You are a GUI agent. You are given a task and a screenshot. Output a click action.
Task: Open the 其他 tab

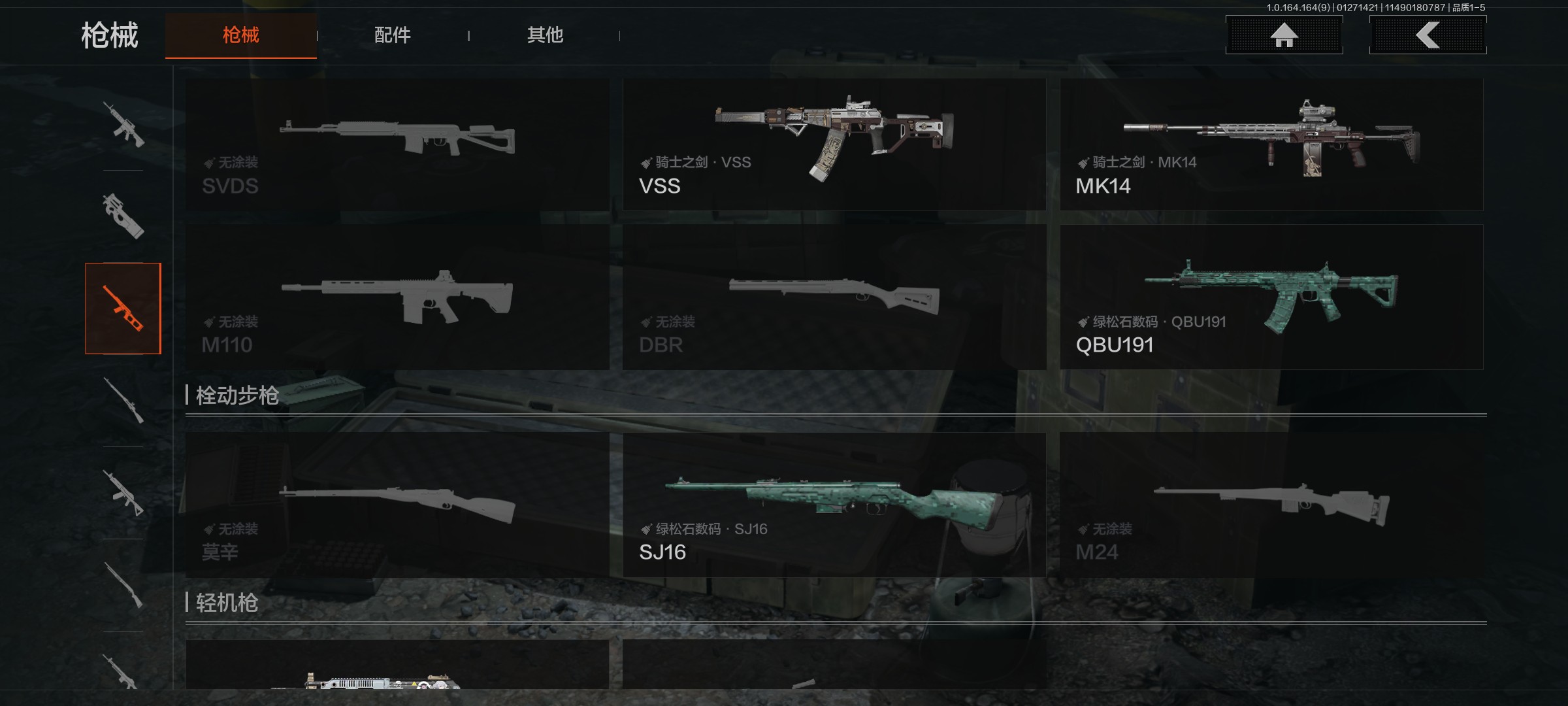click(x=545, y=35)
